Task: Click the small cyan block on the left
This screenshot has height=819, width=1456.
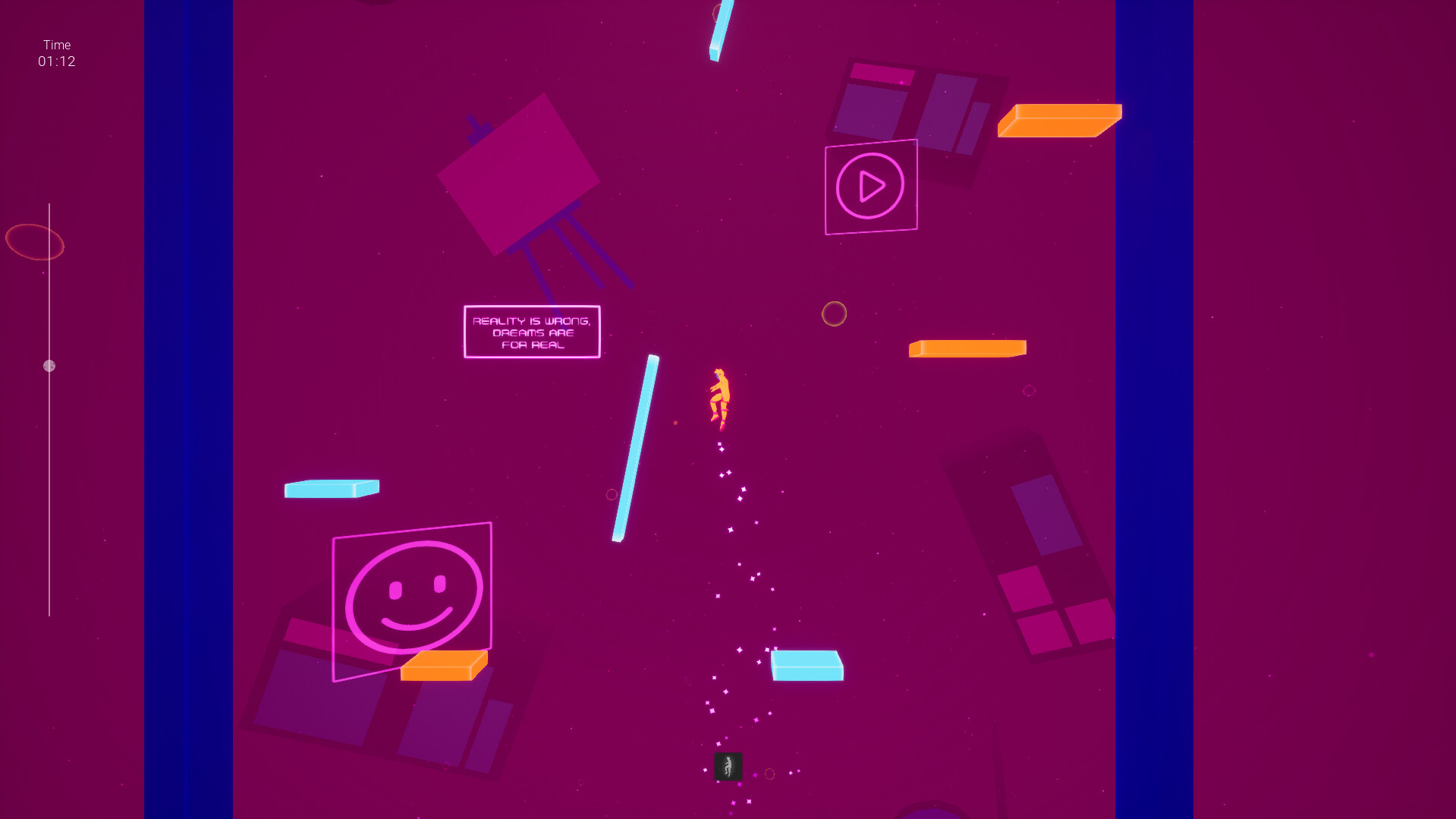Action: 330,489
